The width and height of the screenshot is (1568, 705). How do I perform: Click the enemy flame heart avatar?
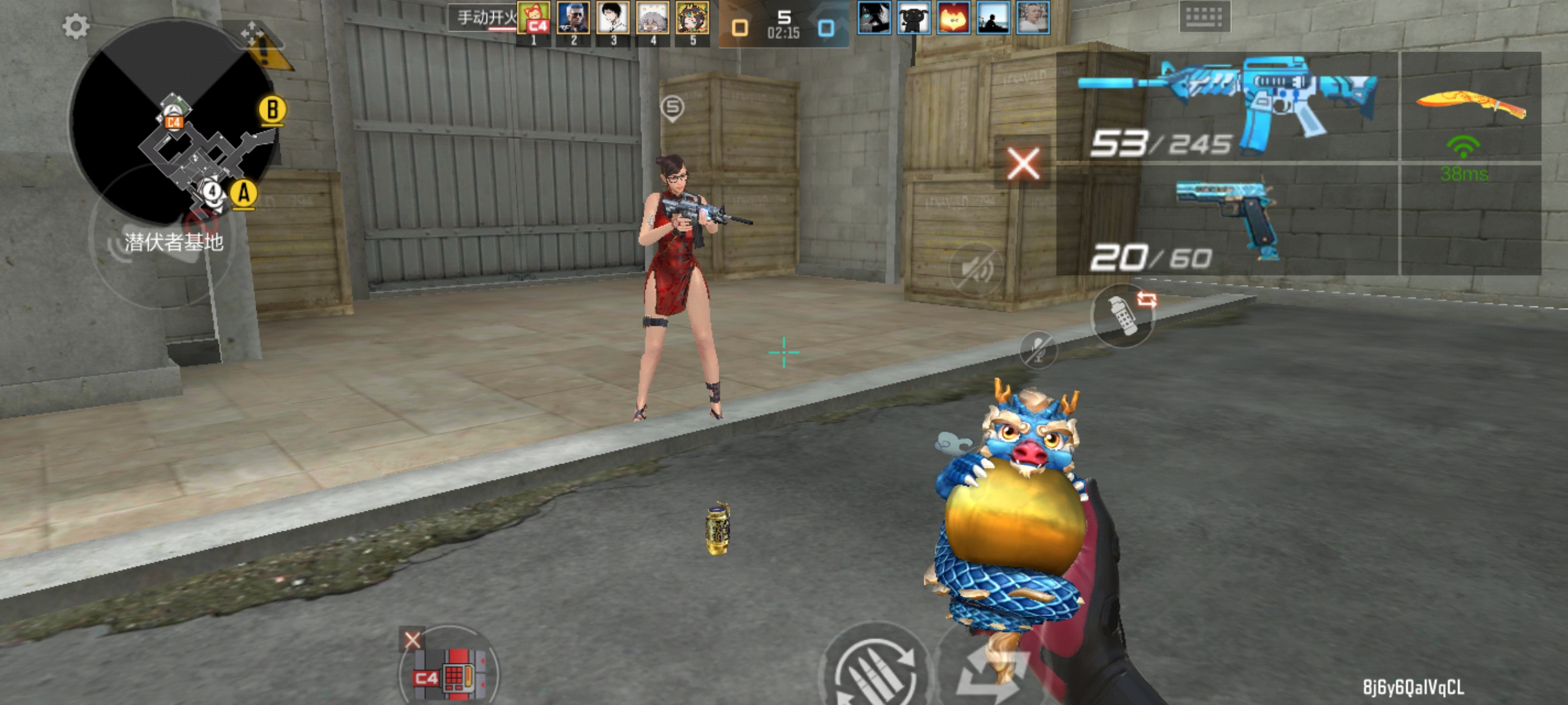pos(953,18)
